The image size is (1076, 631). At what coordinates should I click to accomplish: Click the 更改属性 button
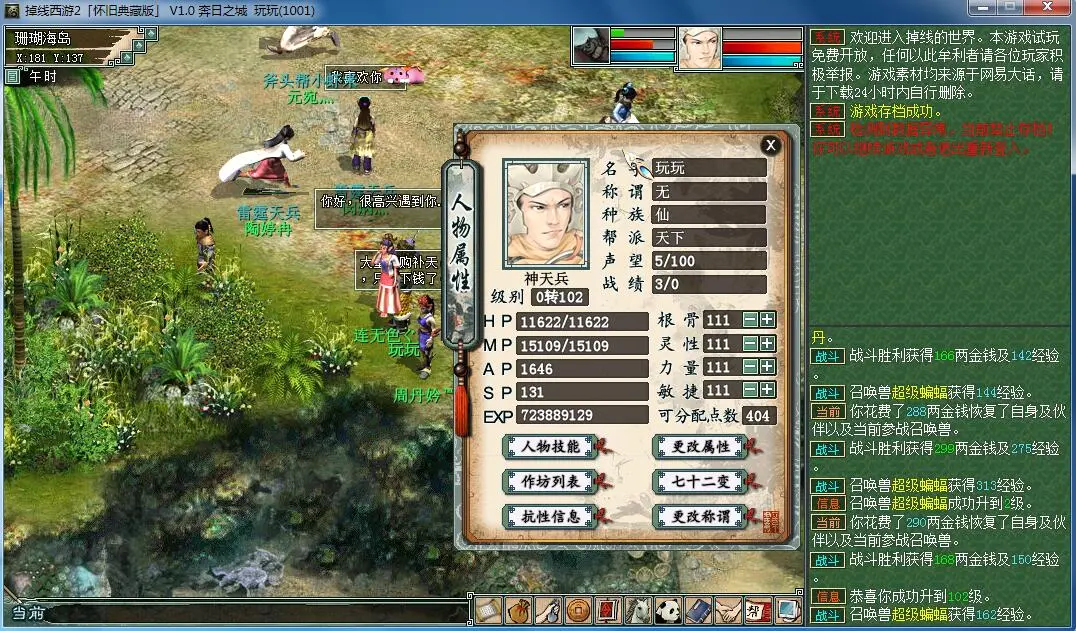pyautogui.click(x=699, y=446)
